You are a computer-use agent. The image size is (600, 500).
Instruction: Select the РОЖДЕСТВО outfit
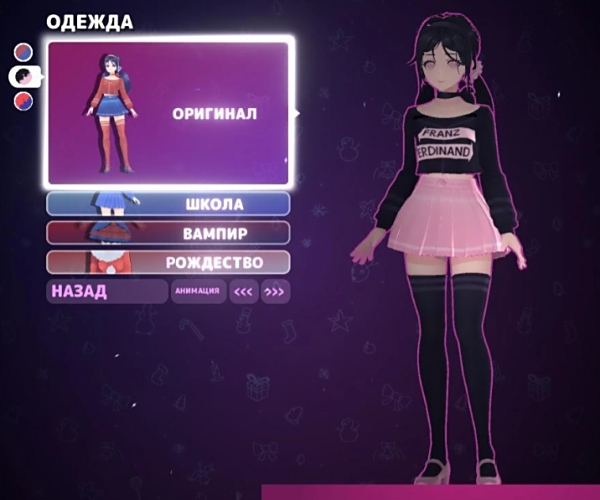(168, 262)
